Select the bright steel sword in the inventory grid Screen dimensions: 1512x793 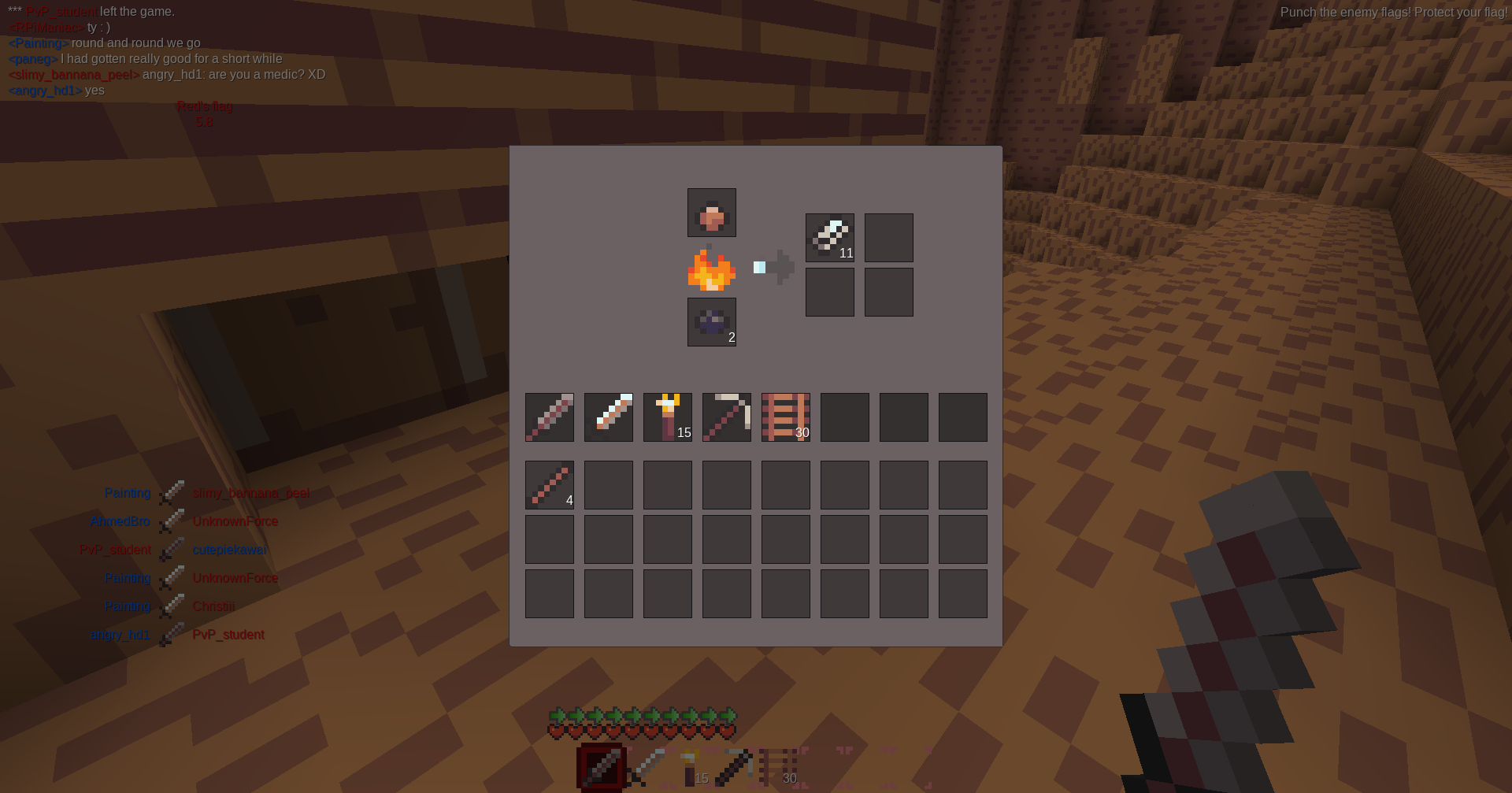(609, 417)
